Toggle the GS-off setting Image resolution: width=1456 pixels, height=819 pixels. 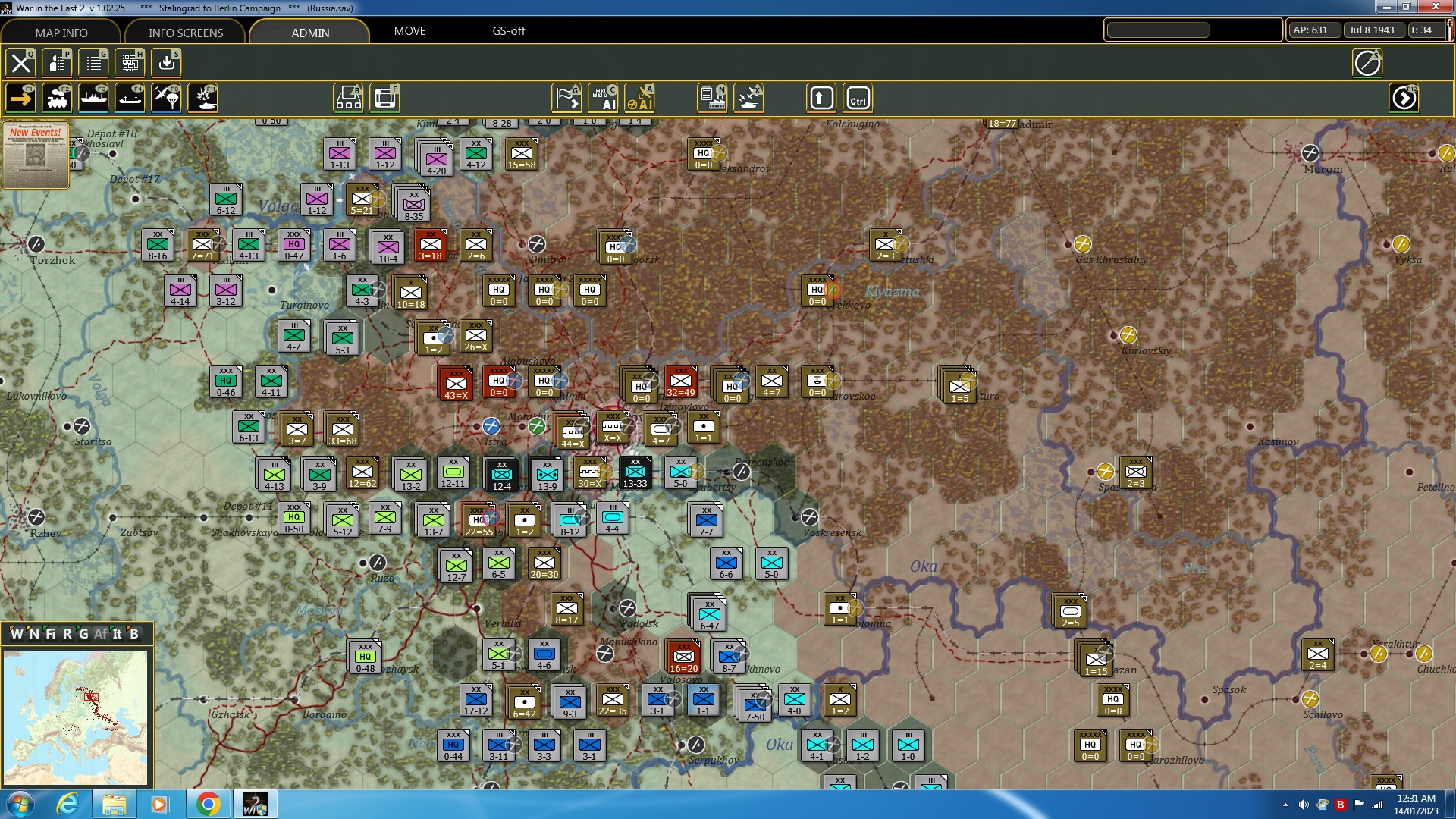pos(507,31)
